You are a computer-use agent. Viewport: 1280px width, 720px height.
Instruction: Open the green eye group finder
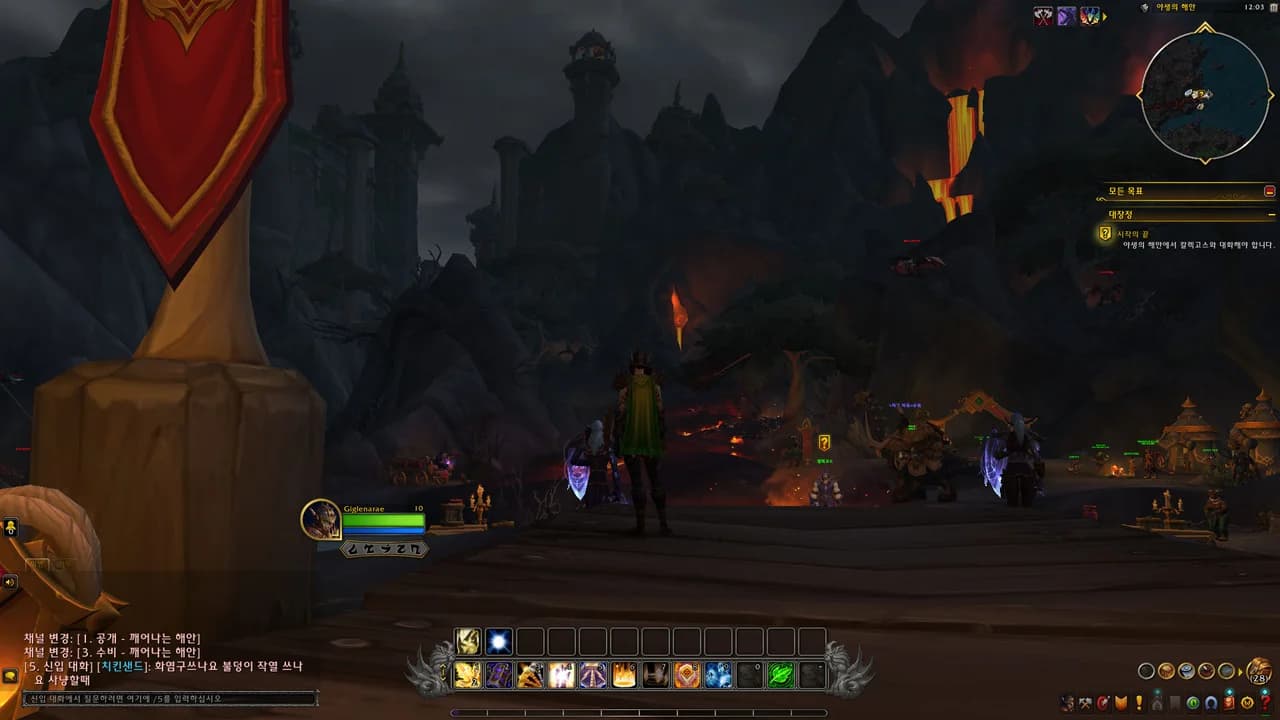pyautogui.click(x=1194, y=703)
